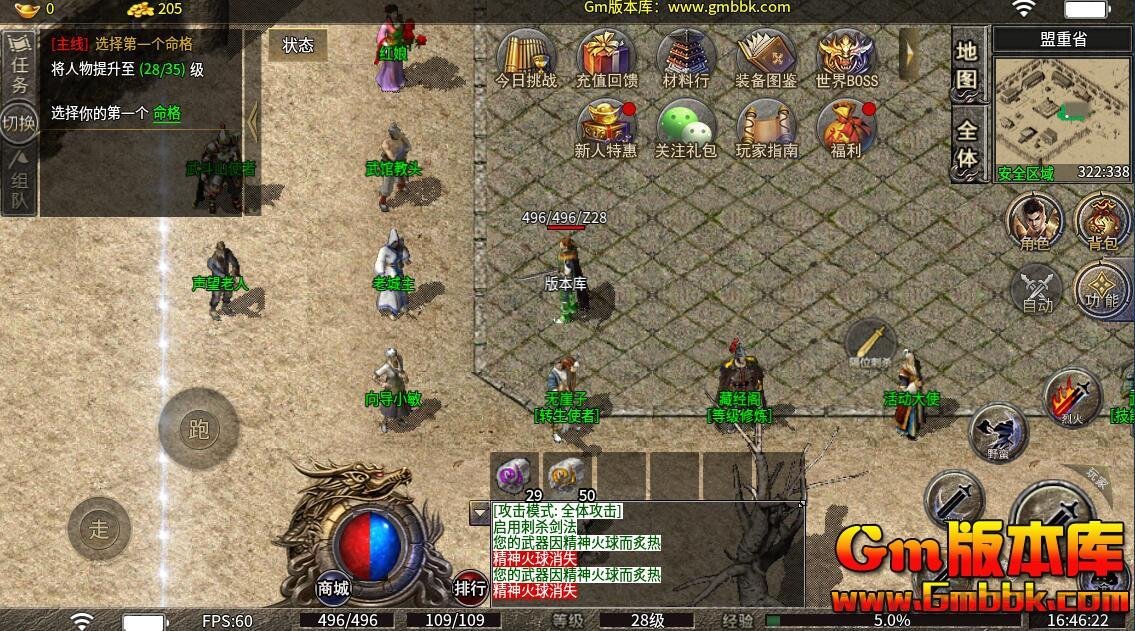Open the 地图 map button
Viewport: 1135px width, 631px height.
(x=967, y=65)
